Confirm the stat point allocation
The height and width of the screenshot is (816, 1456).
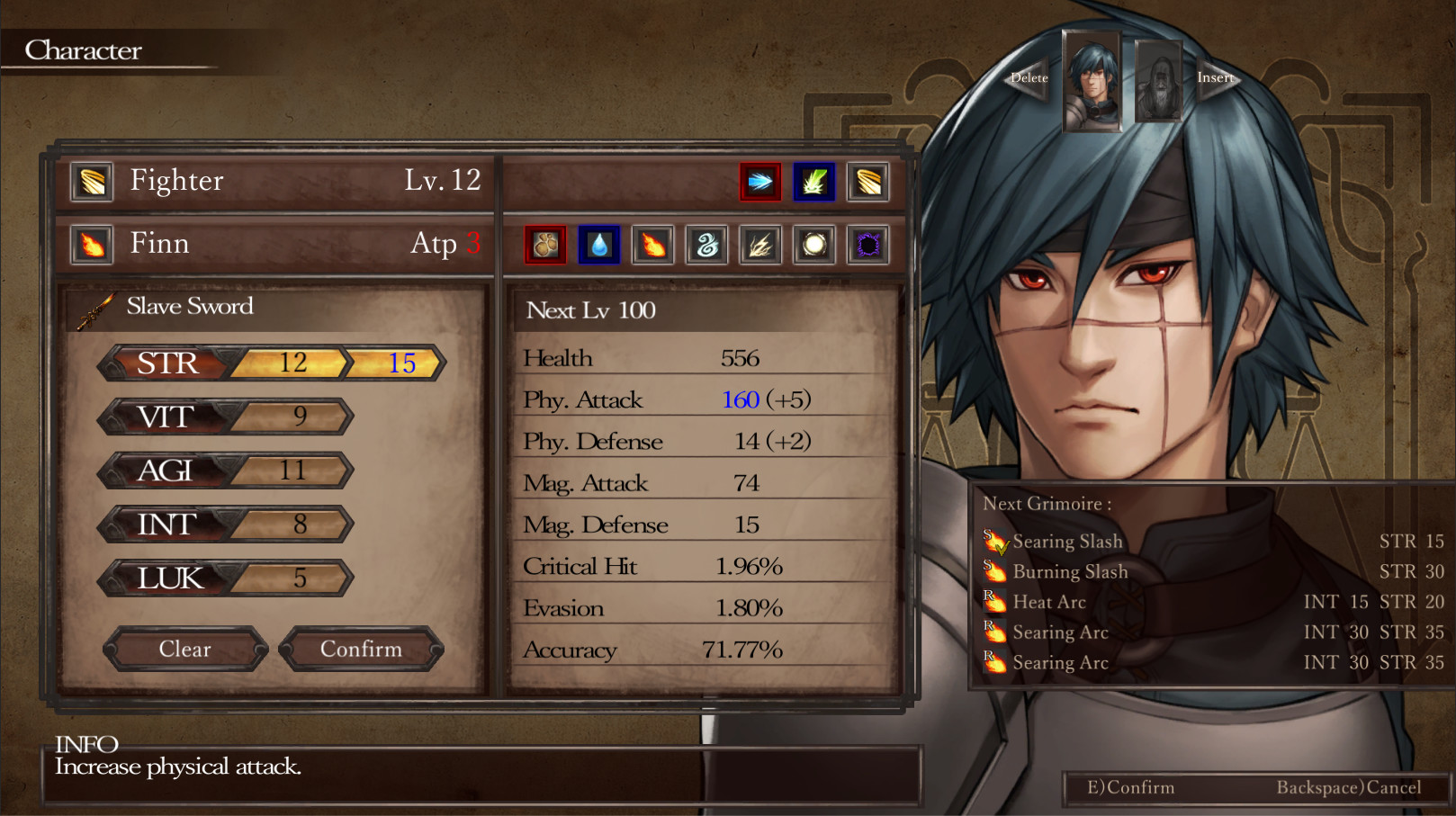tap(361, 649)
